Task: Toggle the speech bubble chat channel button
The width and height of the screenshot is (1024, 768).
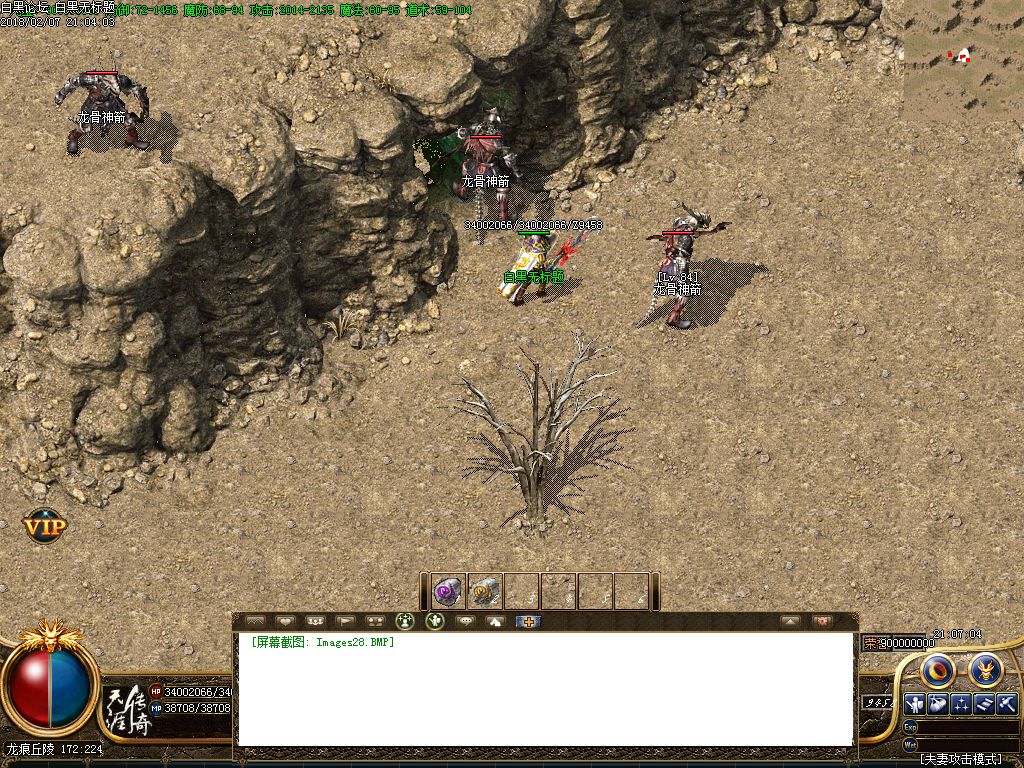Action: click(465, 621)
